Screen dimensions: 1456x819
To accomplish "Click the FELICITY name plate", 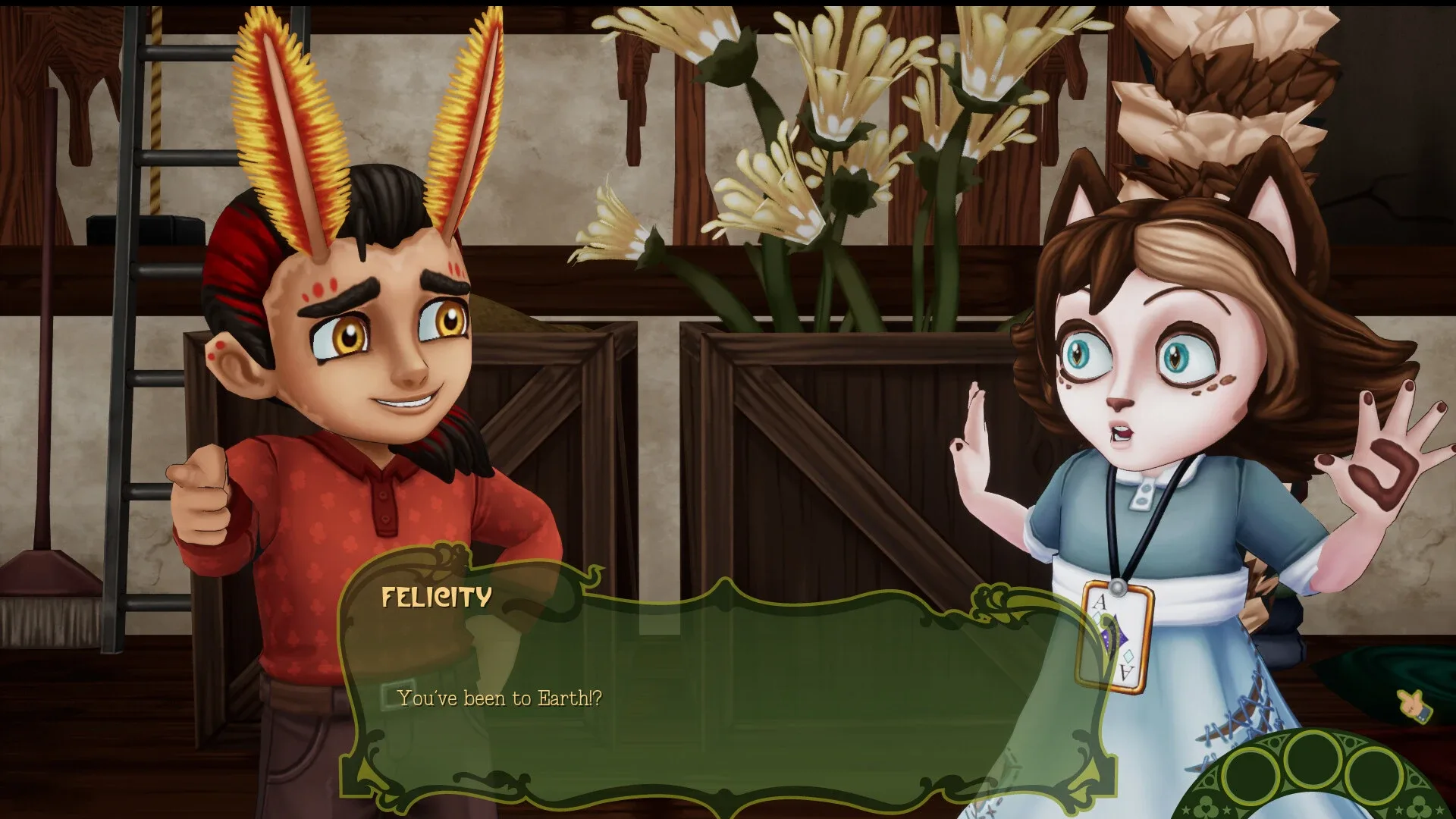I will (435, 598).
